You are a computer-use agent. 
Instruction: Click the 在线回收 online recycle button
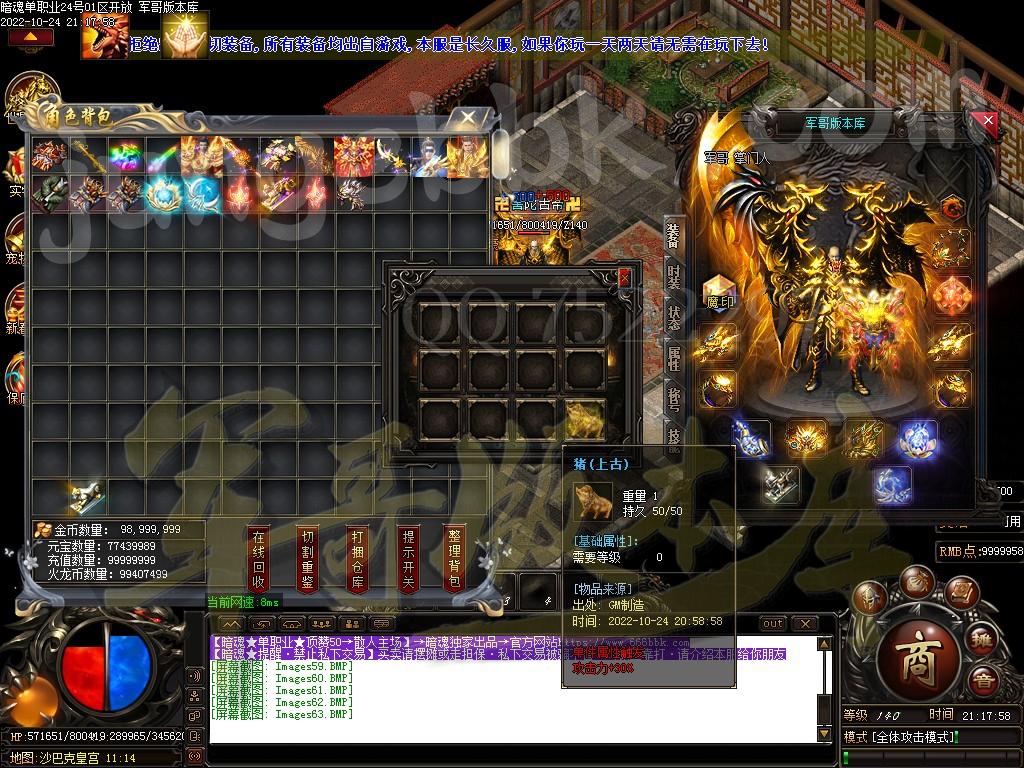point(258,558)
